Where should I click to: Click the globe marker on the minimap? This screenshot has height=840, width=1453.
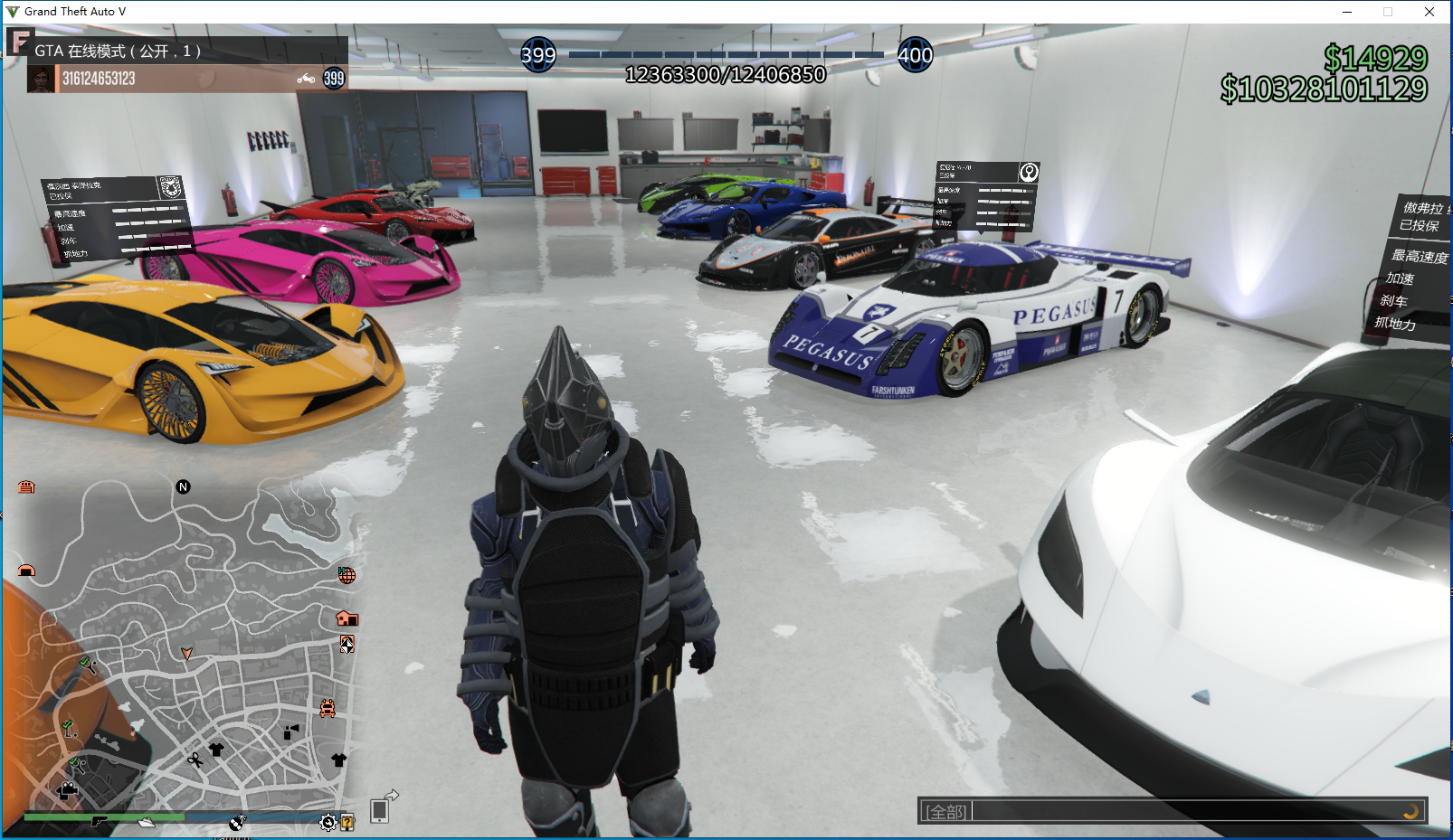point(347,575)
